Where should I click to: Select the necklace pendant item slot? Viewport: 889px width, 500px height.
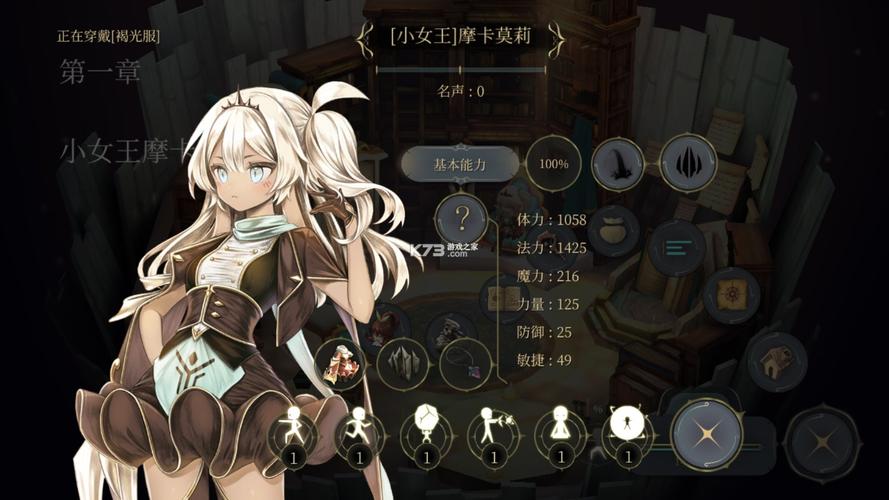pyautogui.click(x=465, y=363)
